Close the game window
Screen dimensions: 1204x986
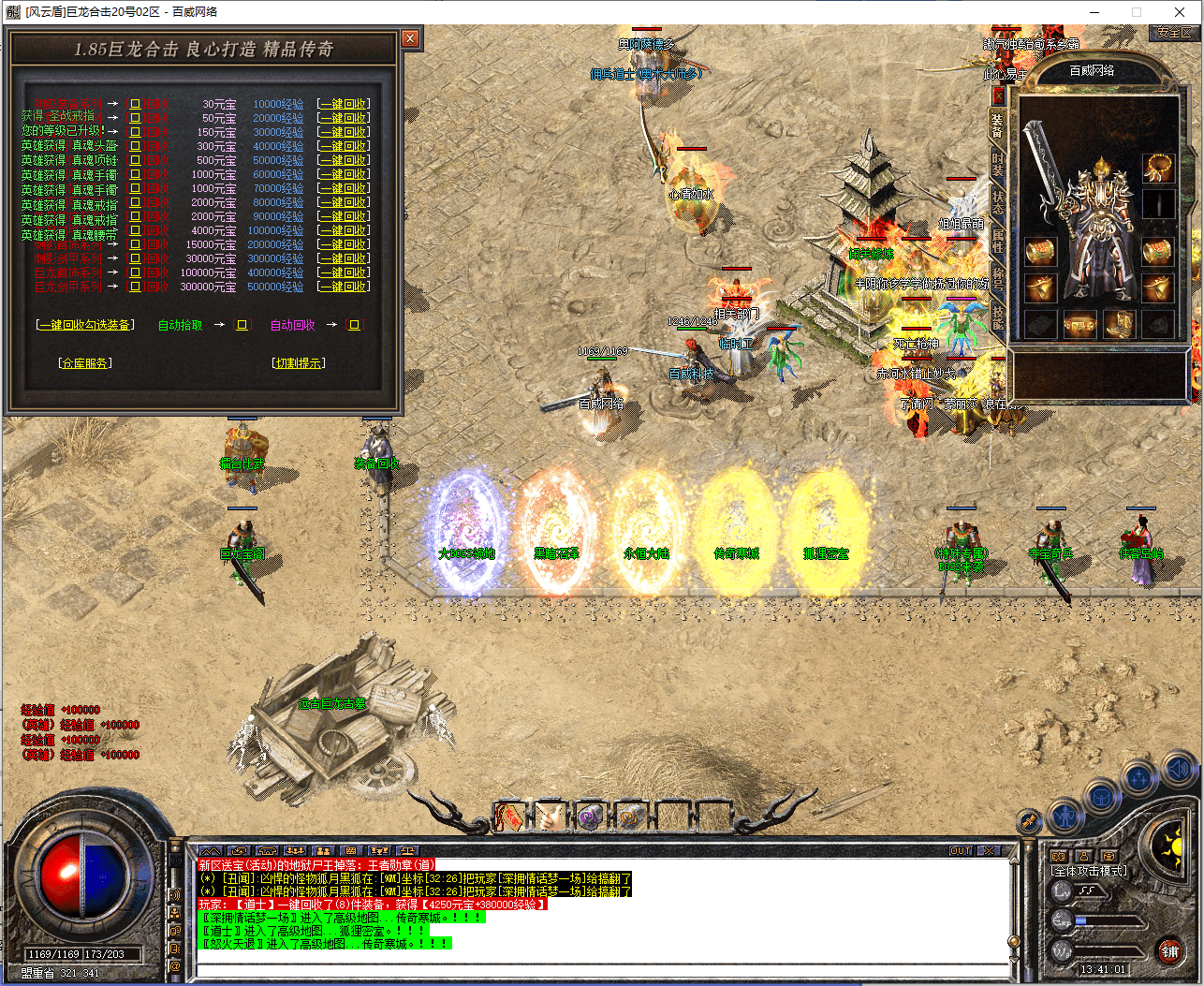pos(1180,12)
